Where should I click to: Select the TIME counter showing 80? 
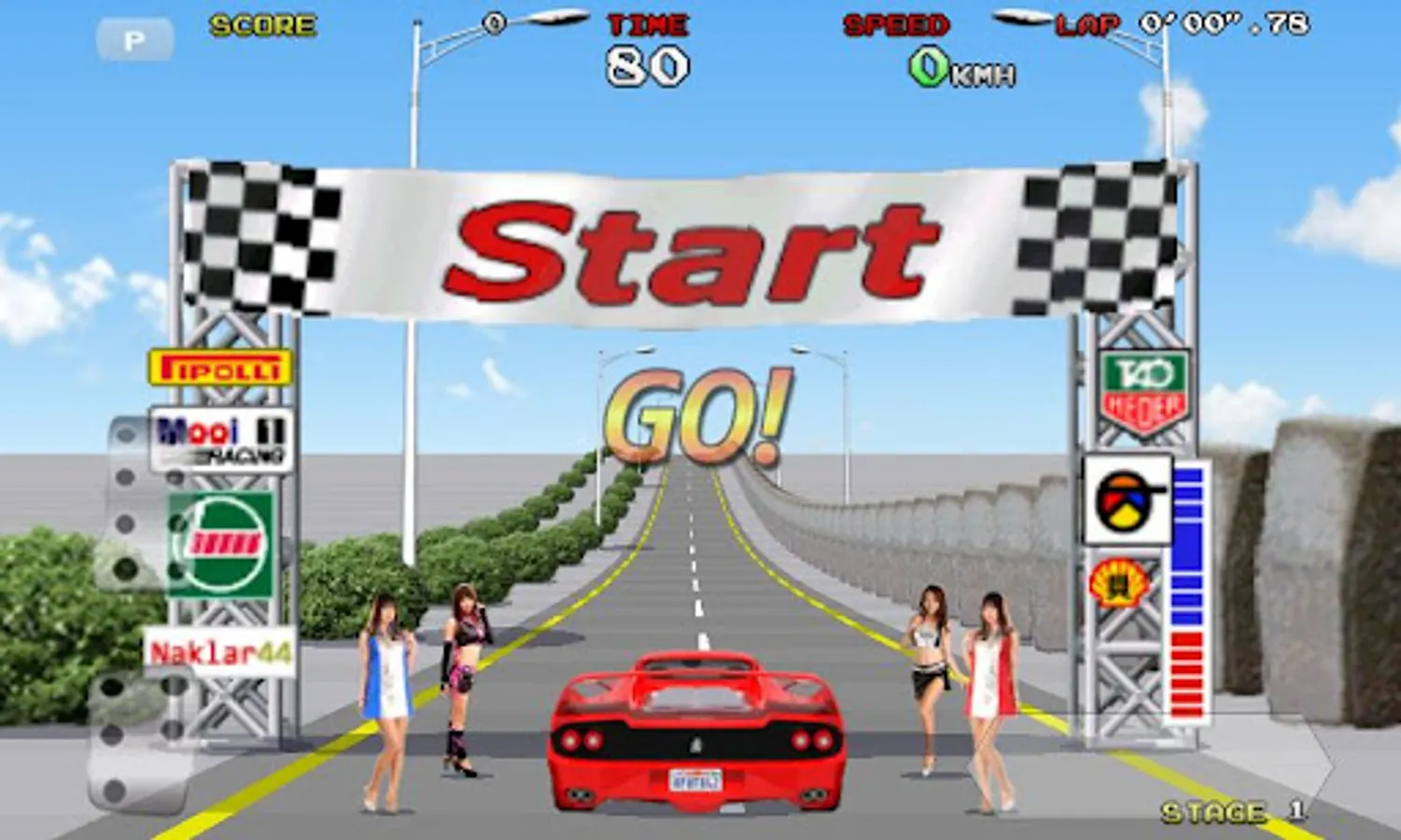648,66
